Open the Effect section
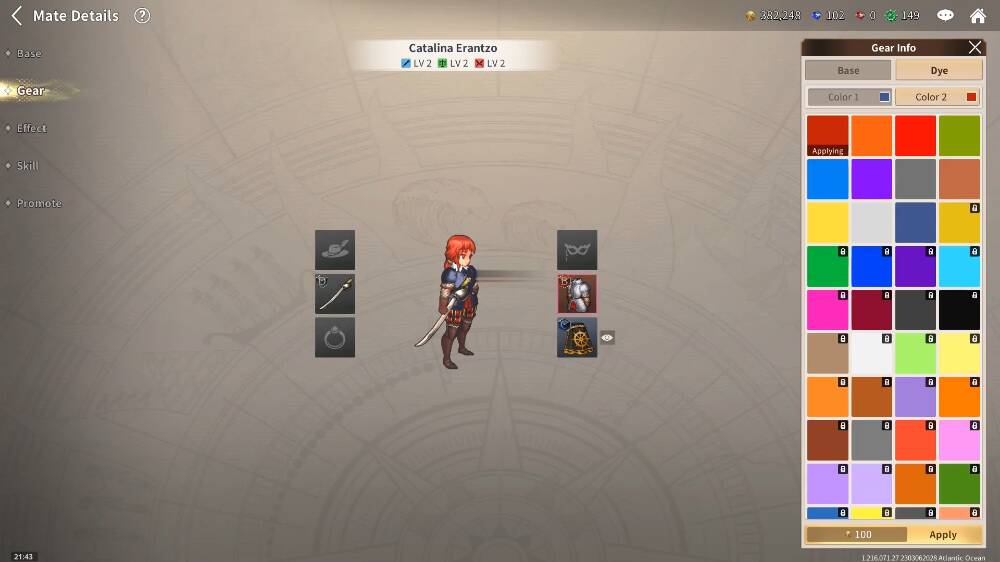1000x562 pixels. tap(31, 128)
